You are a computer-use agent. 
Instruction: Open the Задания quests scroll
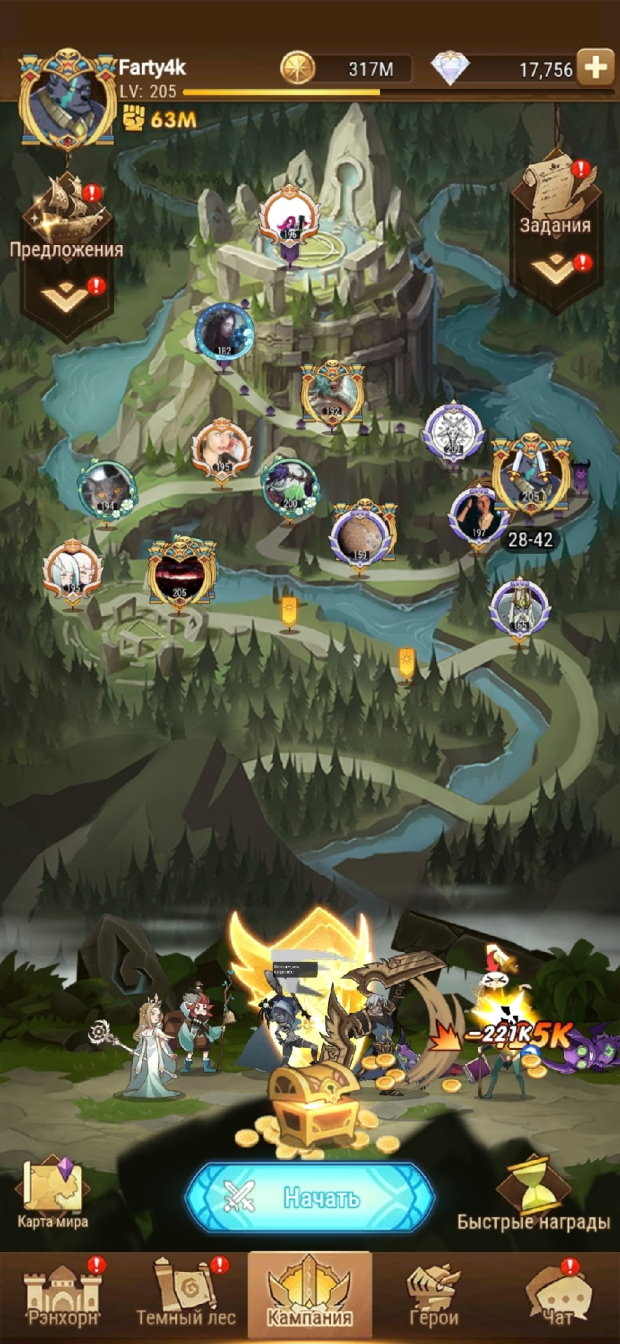pos(556,185)
